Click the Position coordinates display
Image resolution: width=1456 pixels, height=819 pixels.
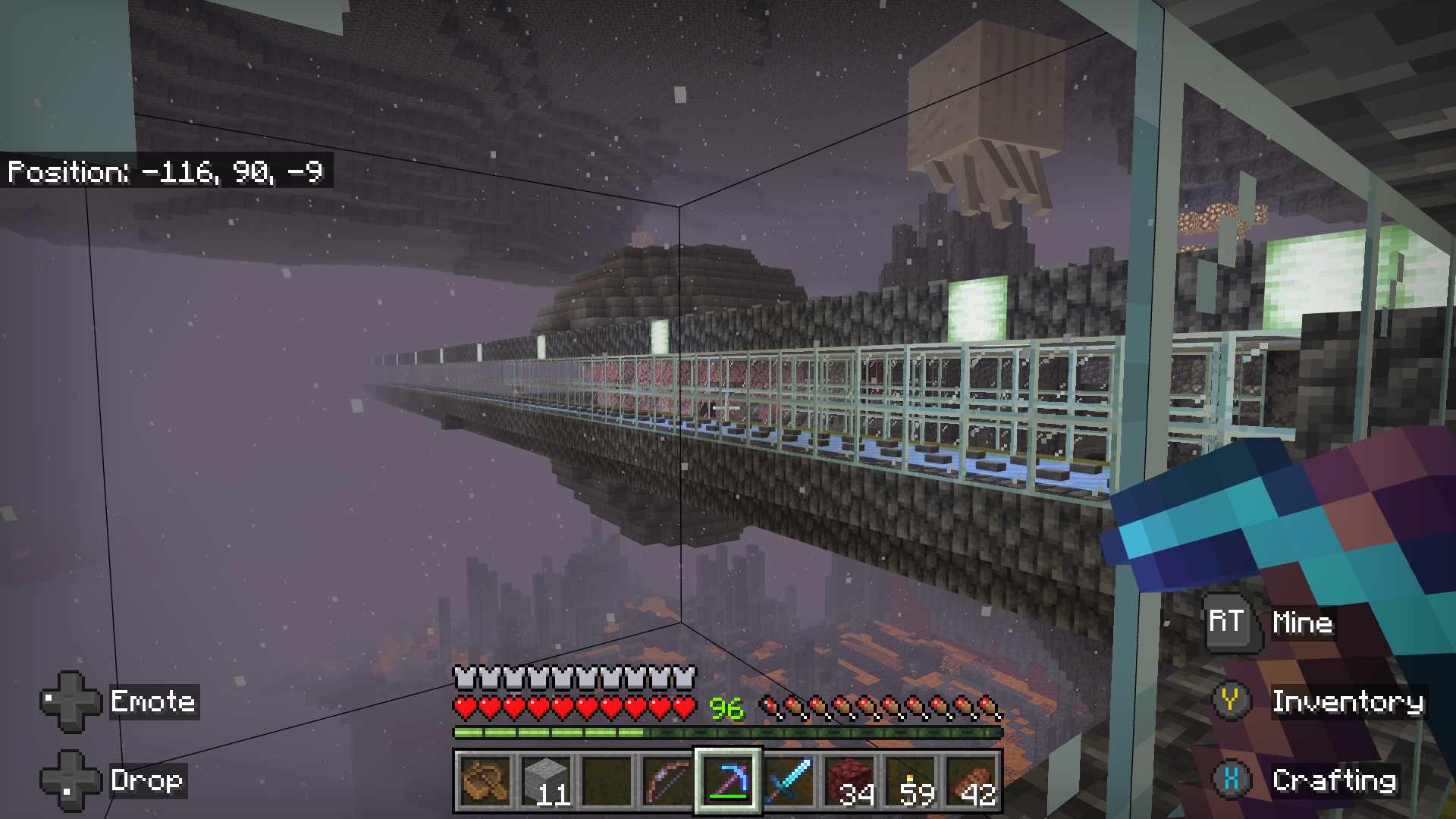click(165, 172)
